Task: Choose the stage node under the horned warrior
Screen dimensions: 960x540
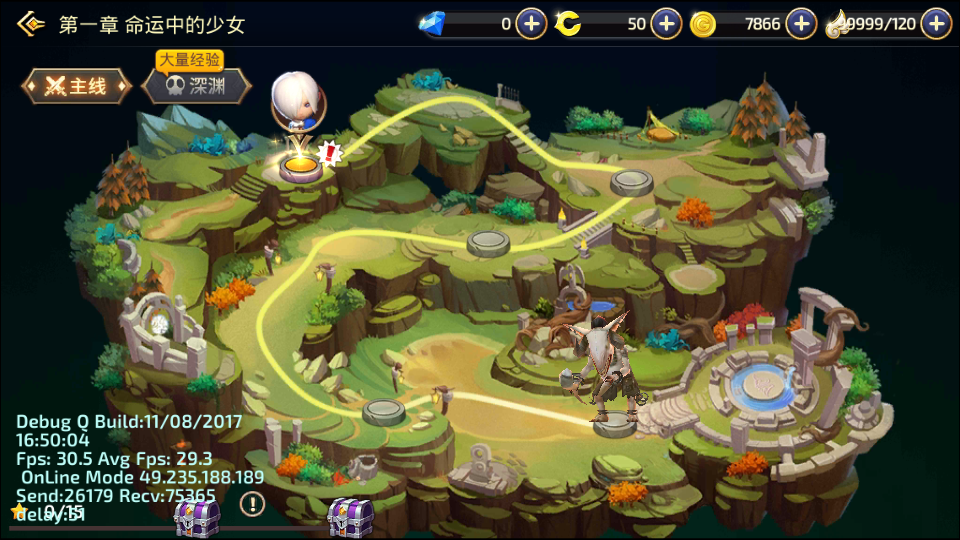Action: click(615, 426)
